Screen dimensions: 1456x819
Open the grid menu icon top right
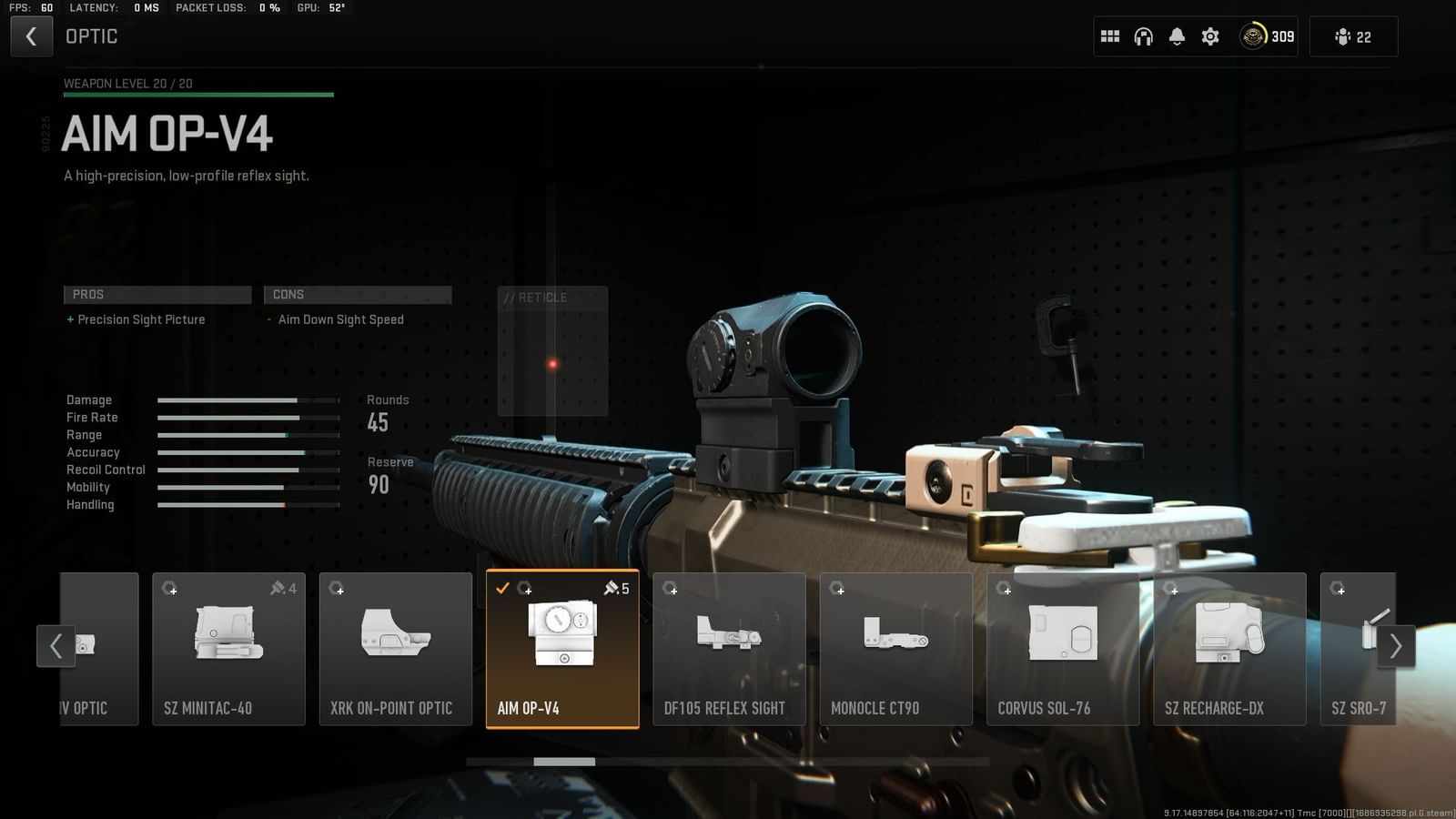(x=1109, y=35)
